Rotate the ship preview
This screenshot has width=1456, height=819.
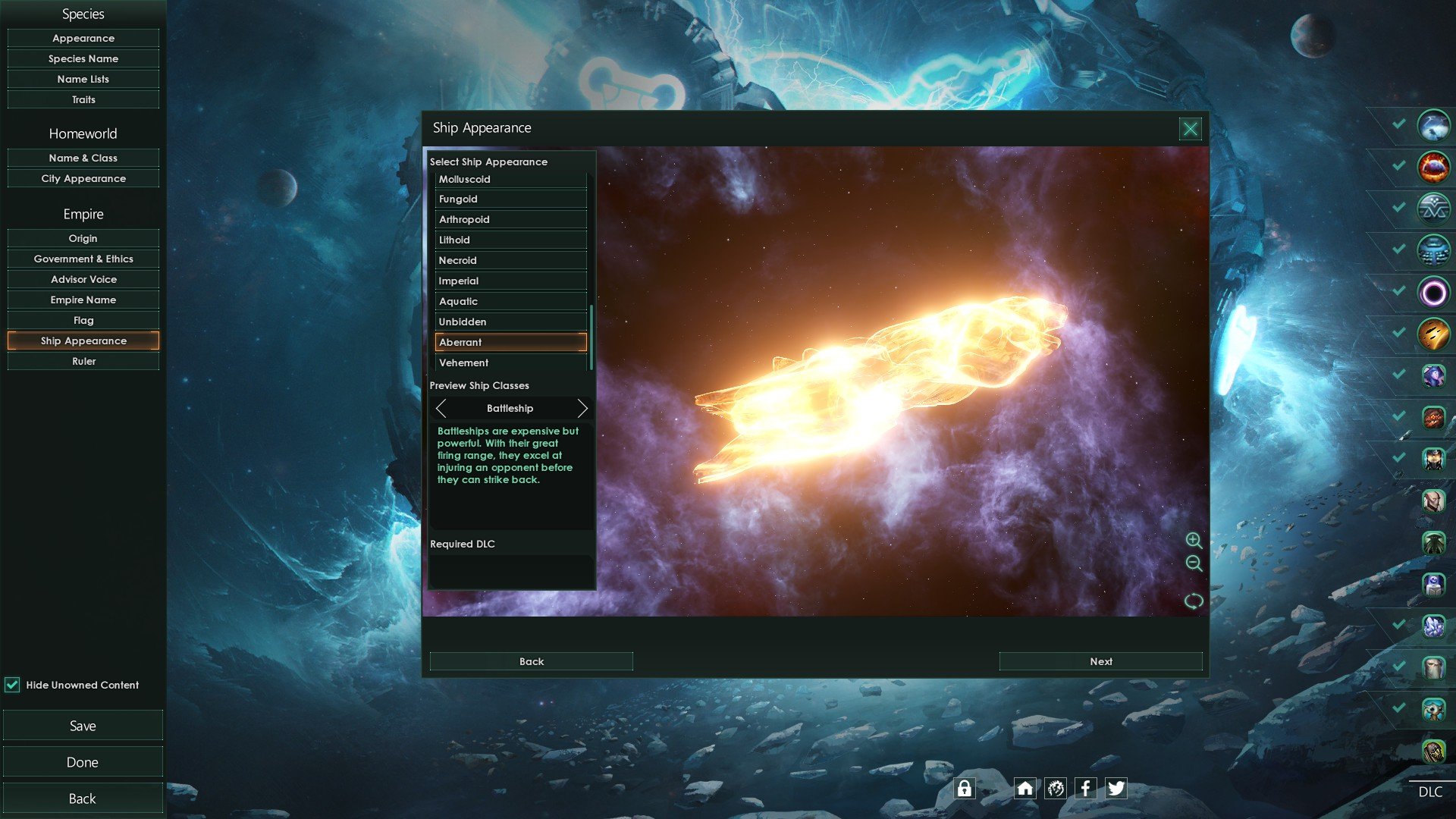pos(1194,601)
